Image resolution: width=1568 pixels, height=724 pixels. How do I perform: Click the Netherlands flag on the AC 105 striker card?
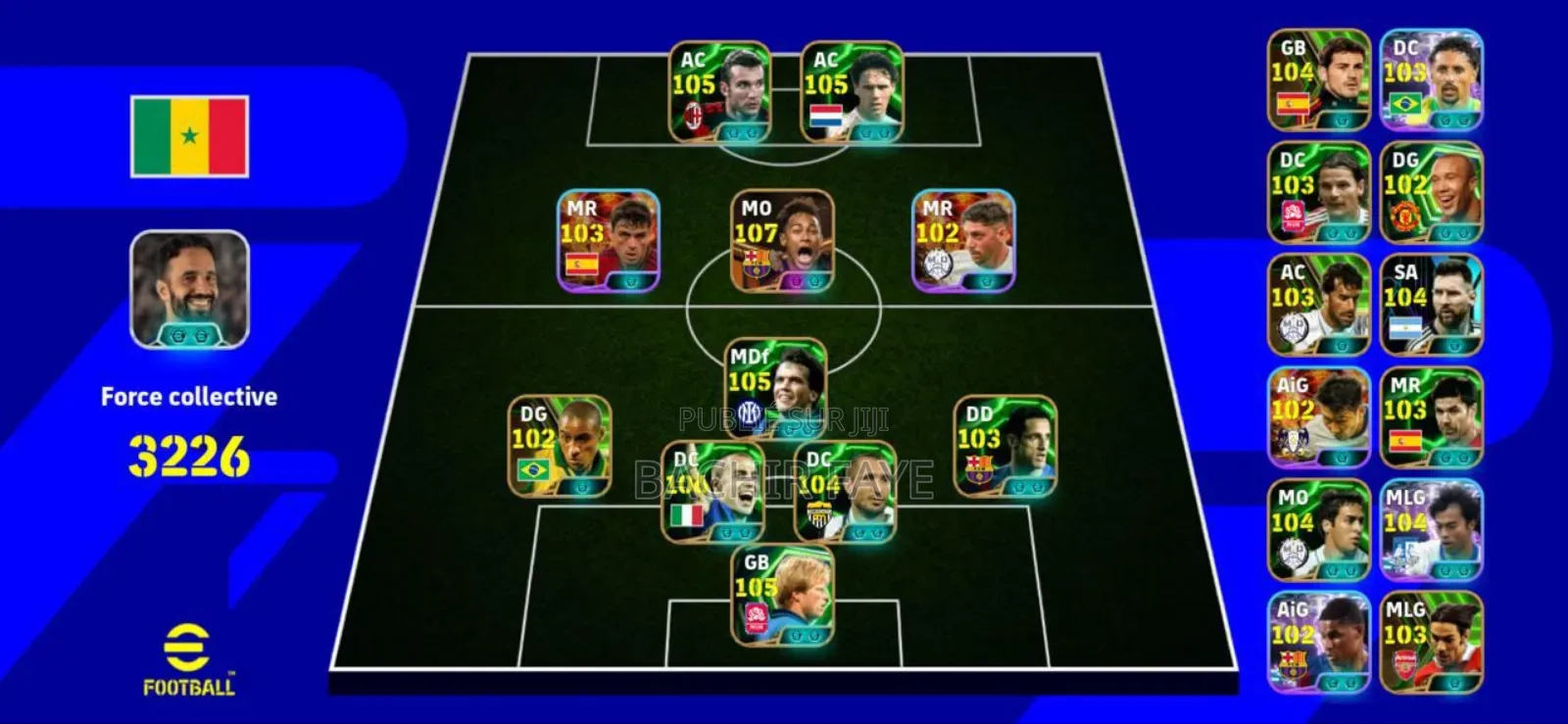[x=825, y=116]
